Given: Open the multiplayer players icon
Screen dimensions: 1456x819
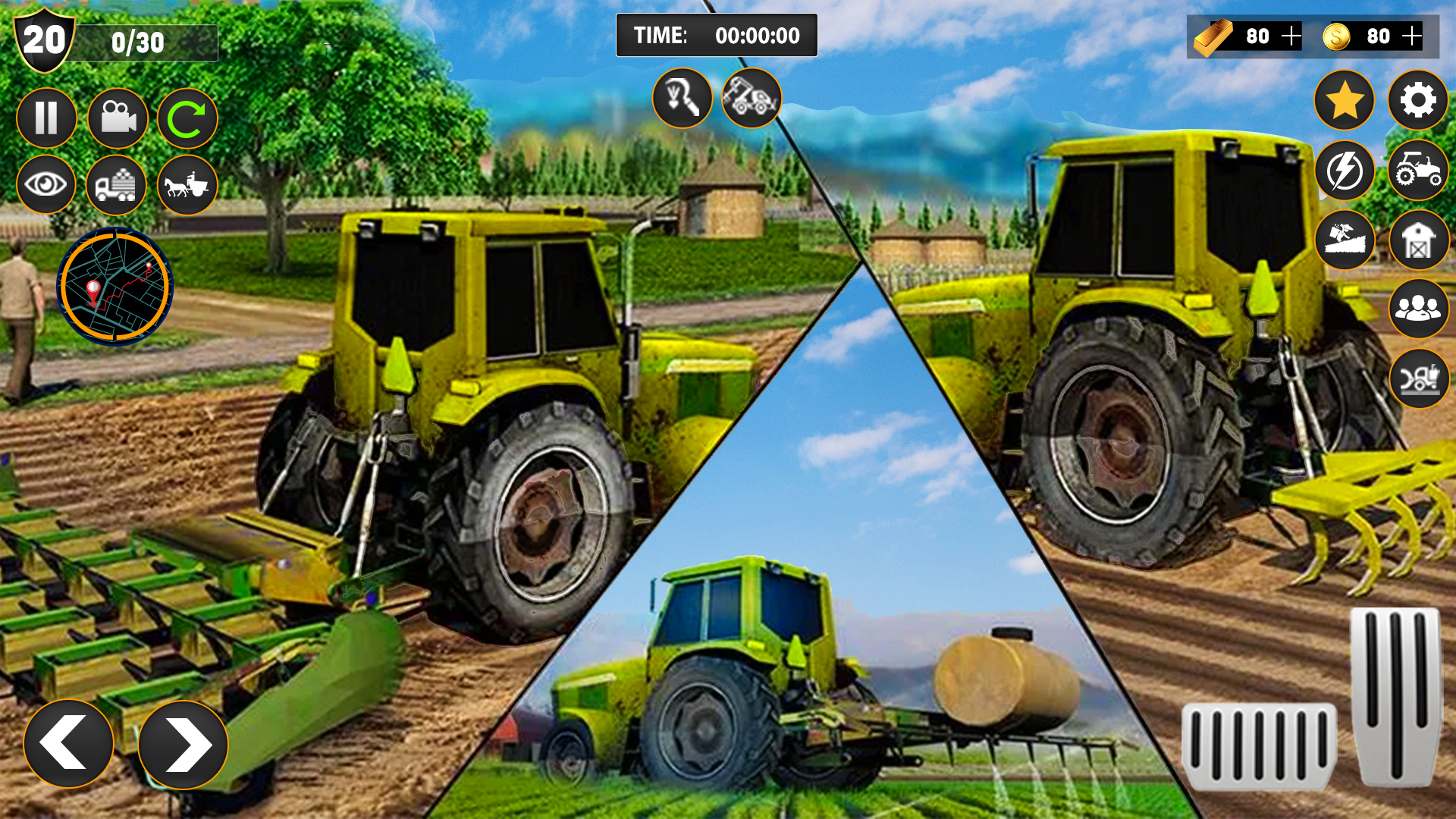Looking at the screenshot, I should (x=1418, y=308).
